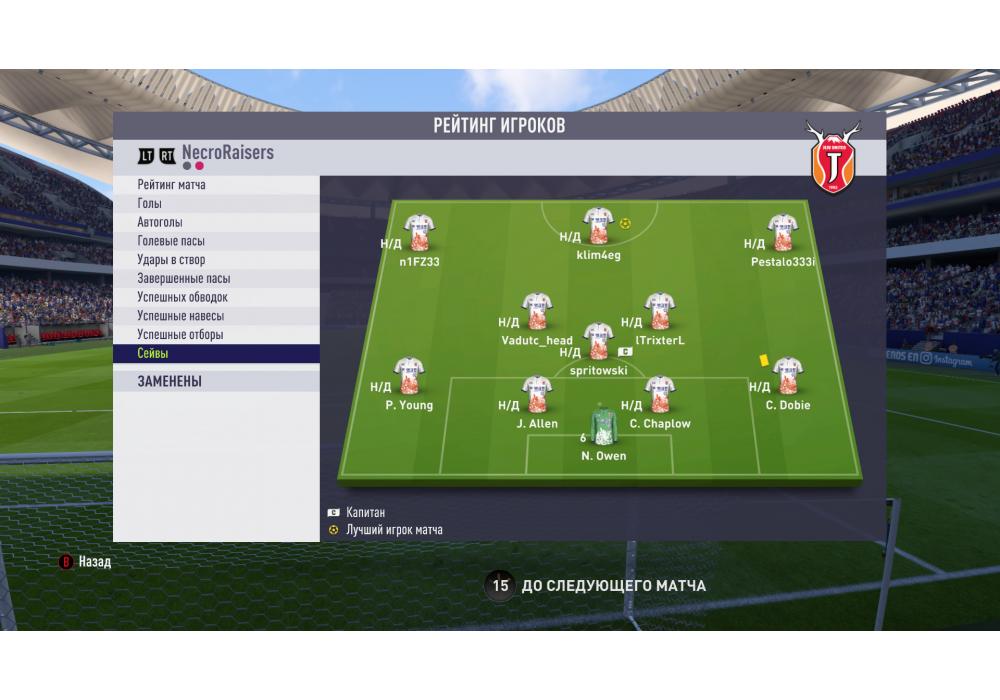
Task: Choose player Pestalo333i on the pitch
Action: 782,234
